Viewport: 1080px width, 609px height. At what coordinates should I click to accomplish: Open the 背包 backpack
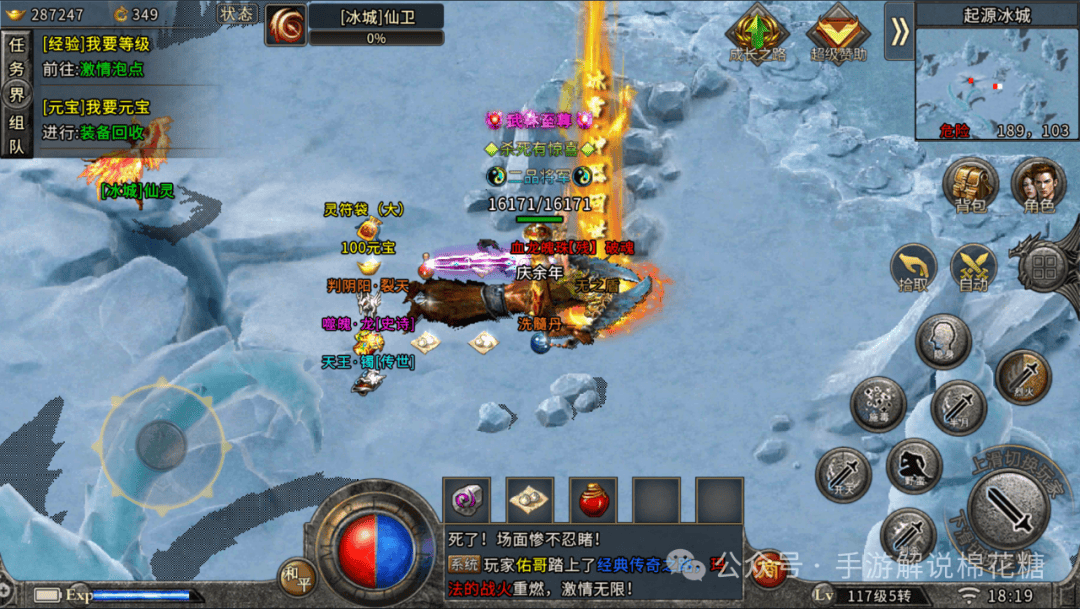tap(970, 187)
